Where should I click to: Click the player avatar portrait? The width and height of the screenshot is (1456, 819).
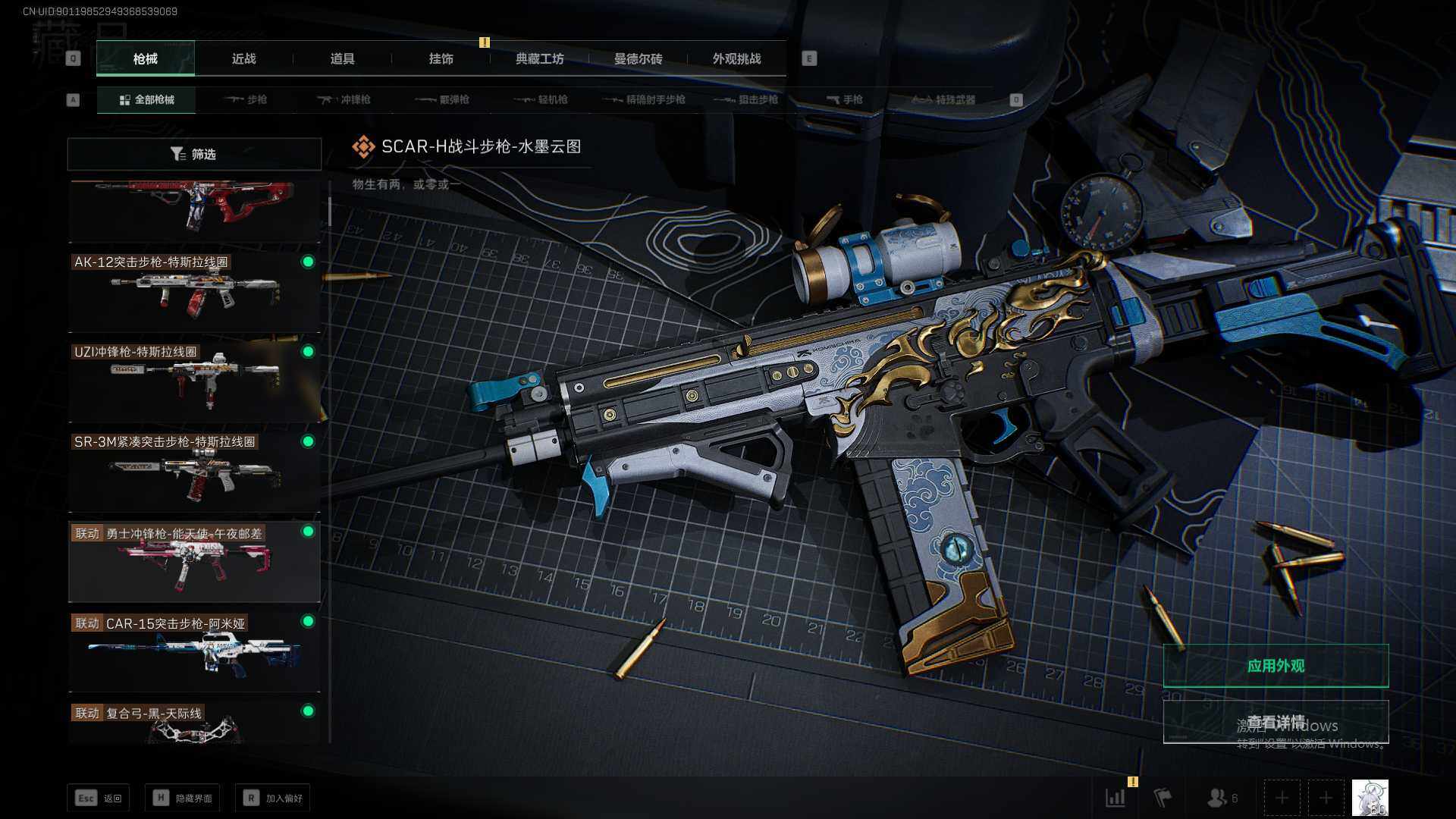coord(1370,798)
